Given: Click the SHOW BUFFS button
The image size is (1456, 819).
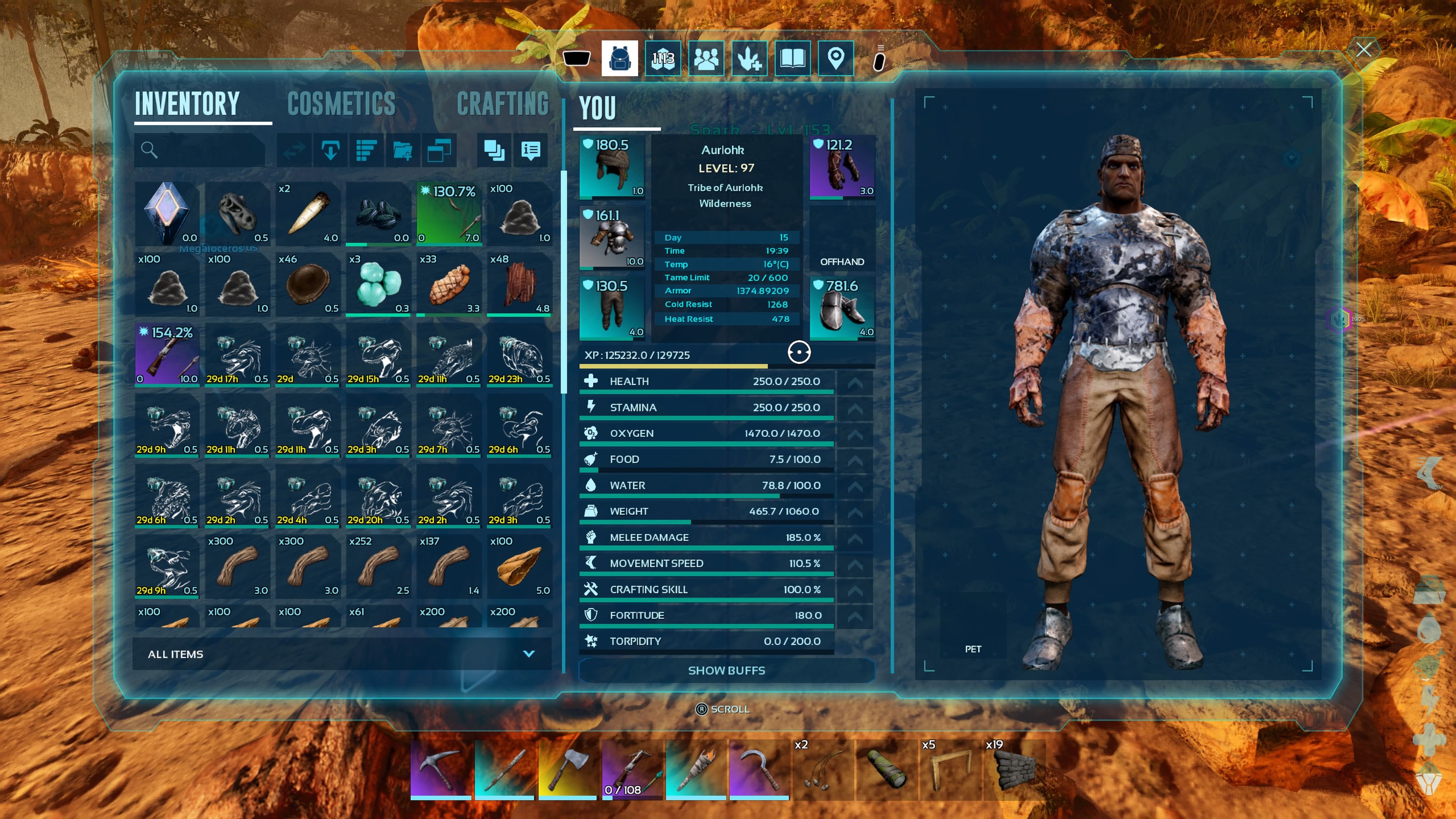Looking at the screenshot, I should pos(726,670).
